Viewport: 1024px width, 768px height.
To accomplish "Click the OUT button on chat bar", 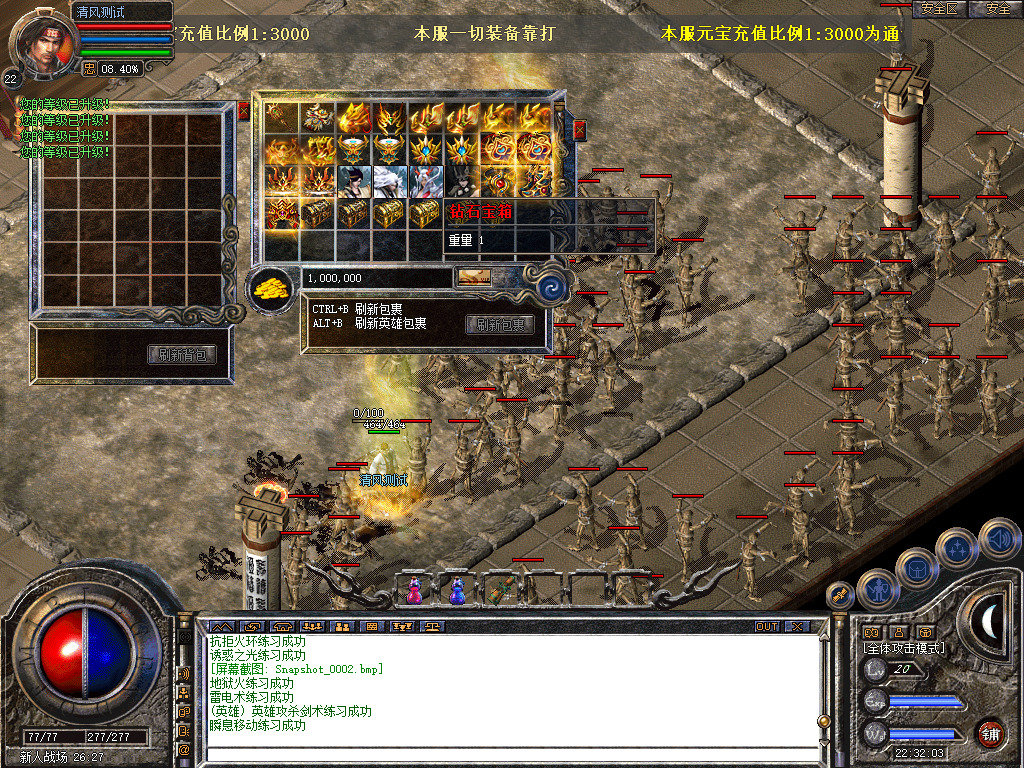I will (x=767, y=626).
